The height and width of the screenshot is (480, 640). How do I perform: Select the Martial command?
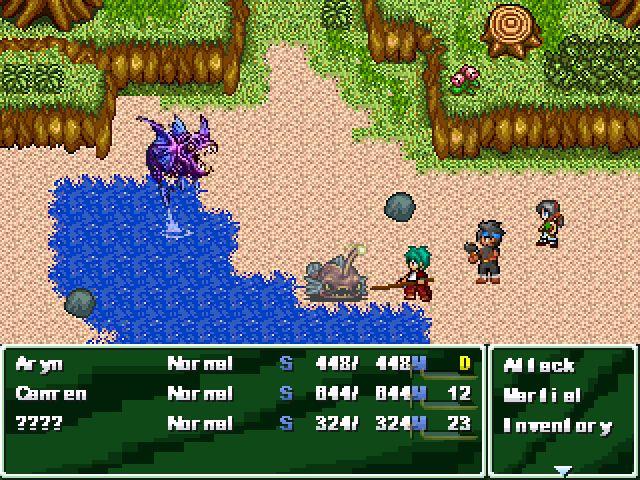(542, 395)
